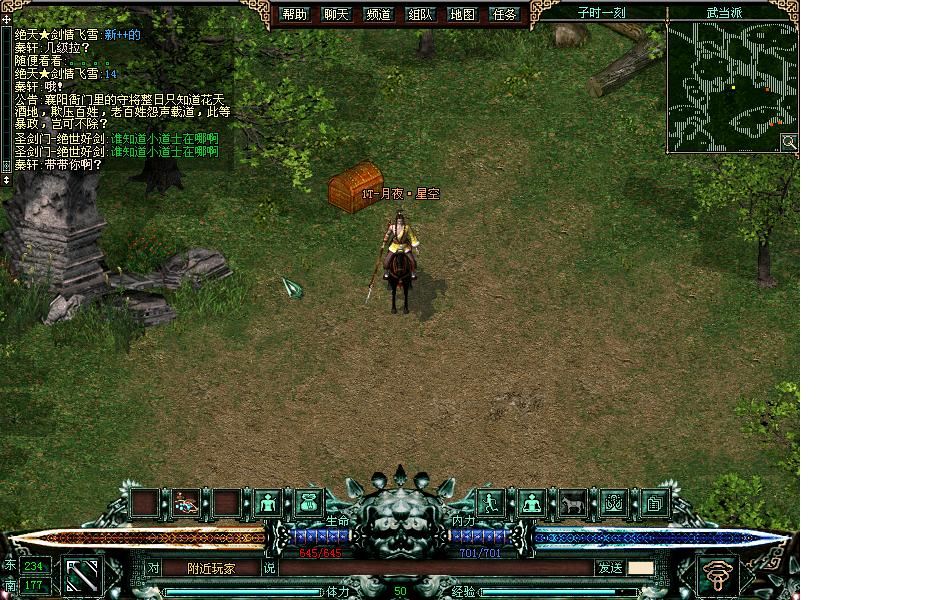
Task: Click the minimap magnifier zoom button
Action: click(789, 142)
